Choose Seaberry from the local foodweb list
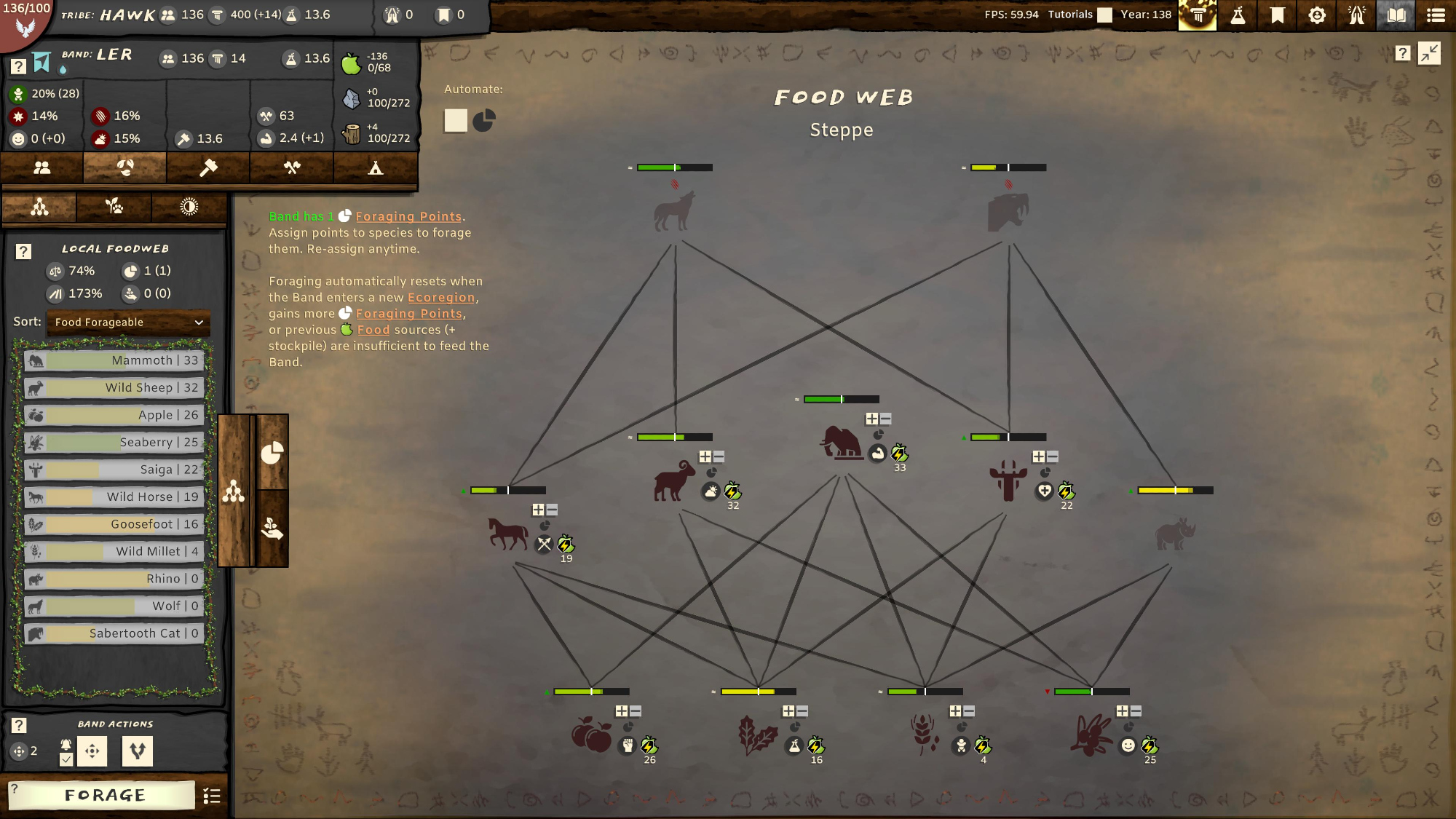This screenshot has width=1456, height=819. 114,443
